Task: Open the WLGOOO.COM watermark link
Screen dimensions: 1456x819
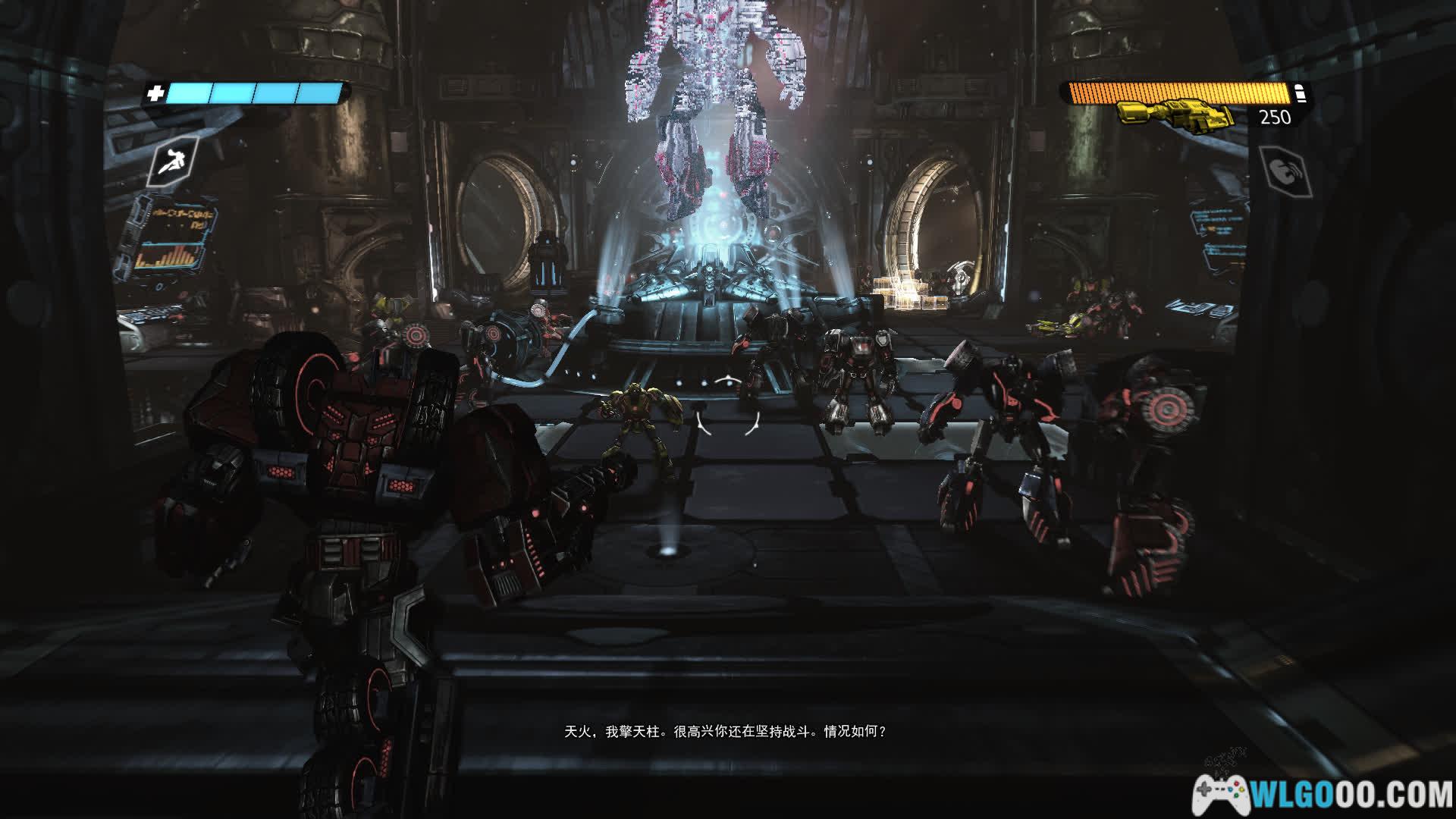Action: tap(1323, 794)
